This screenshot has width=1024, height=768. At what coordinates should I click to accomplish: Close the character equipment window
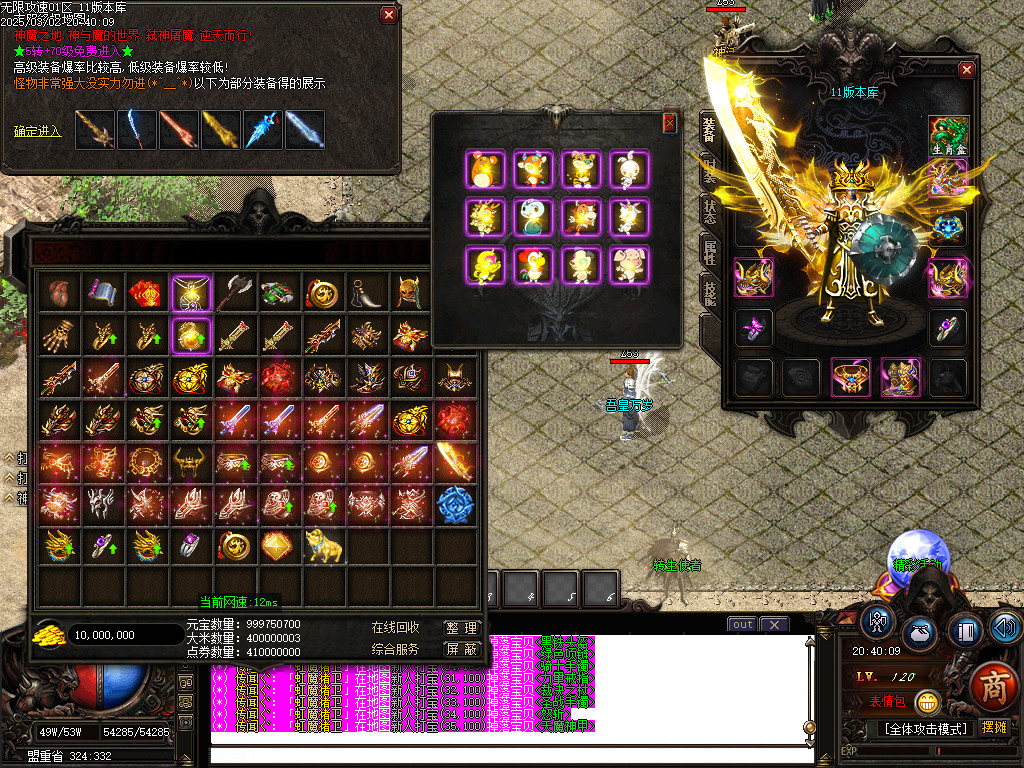click(x=966, y=70)
